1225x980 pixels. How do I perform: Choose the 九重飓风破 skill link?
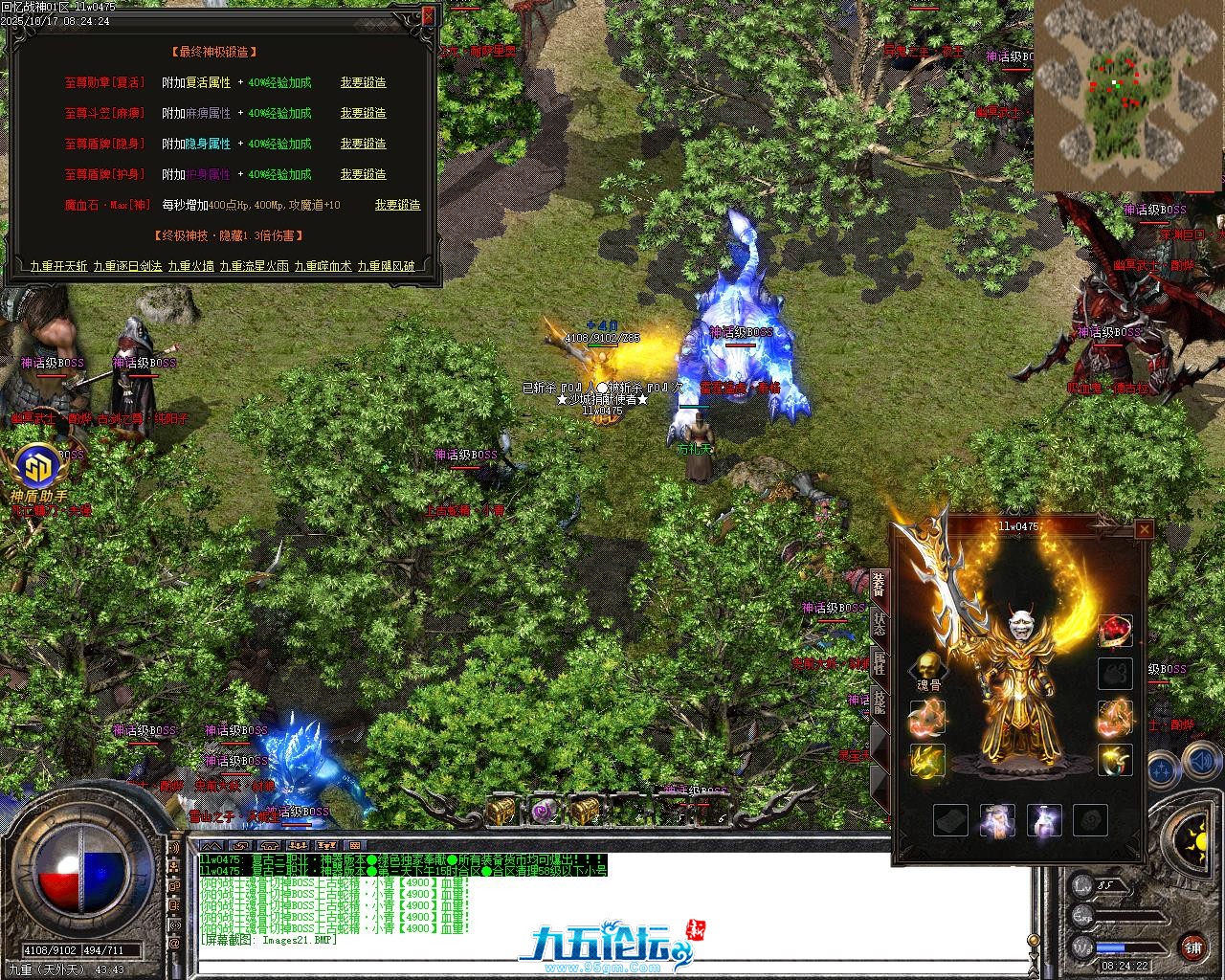(387, 267)
